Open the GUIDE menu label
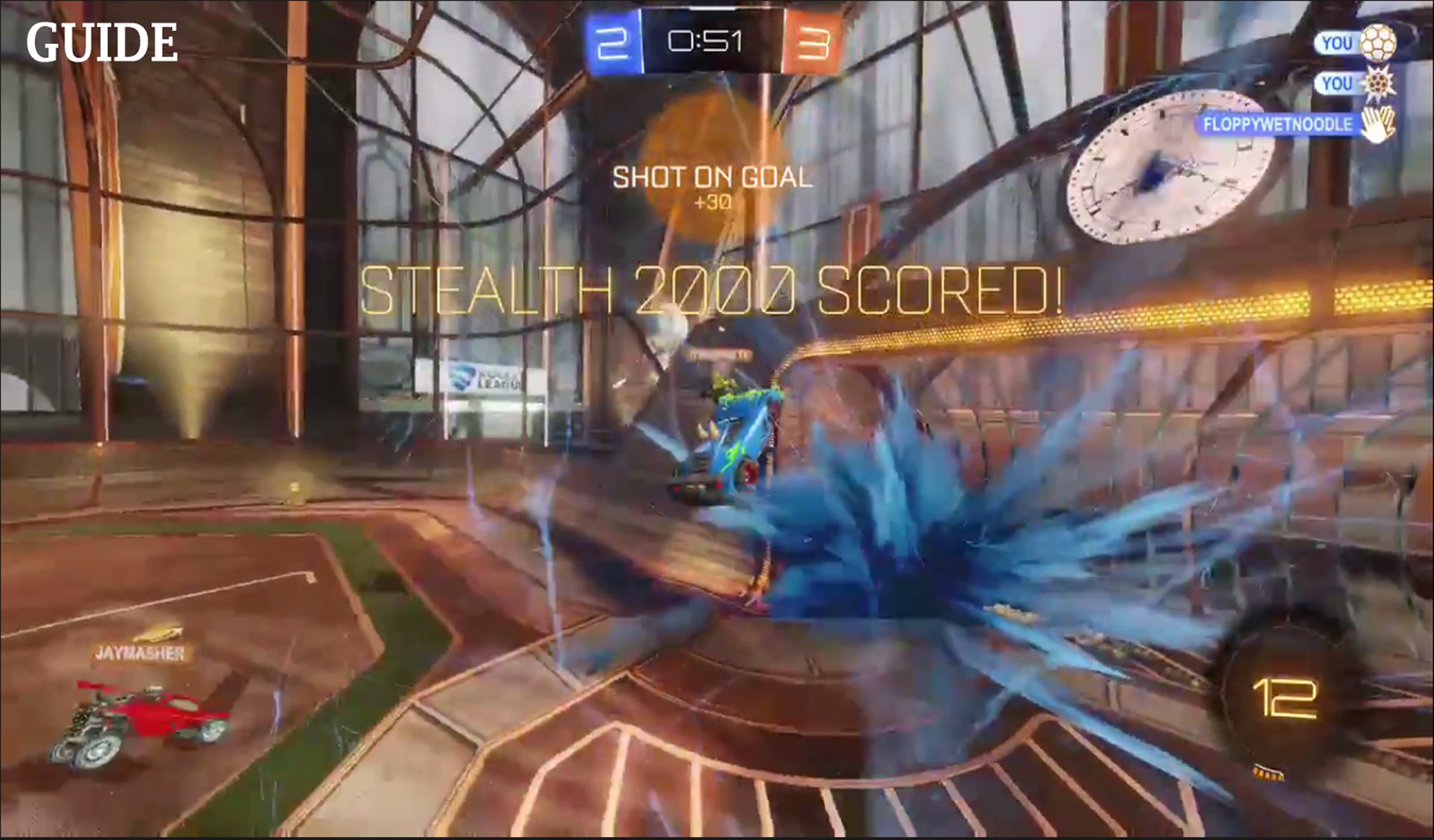Viewport: 1434px width, 840px height. tap(102, 42)
